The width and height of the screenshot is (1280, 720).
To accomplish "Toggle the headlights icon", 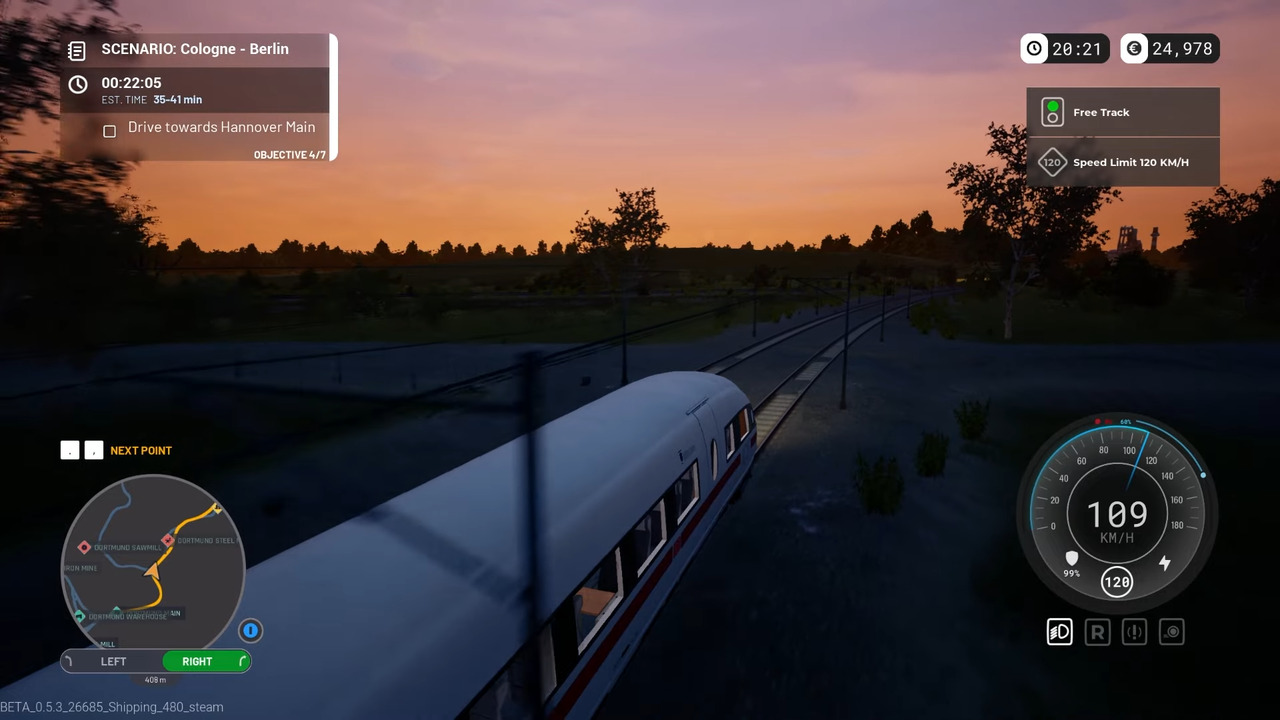I will click(1059, 631).
